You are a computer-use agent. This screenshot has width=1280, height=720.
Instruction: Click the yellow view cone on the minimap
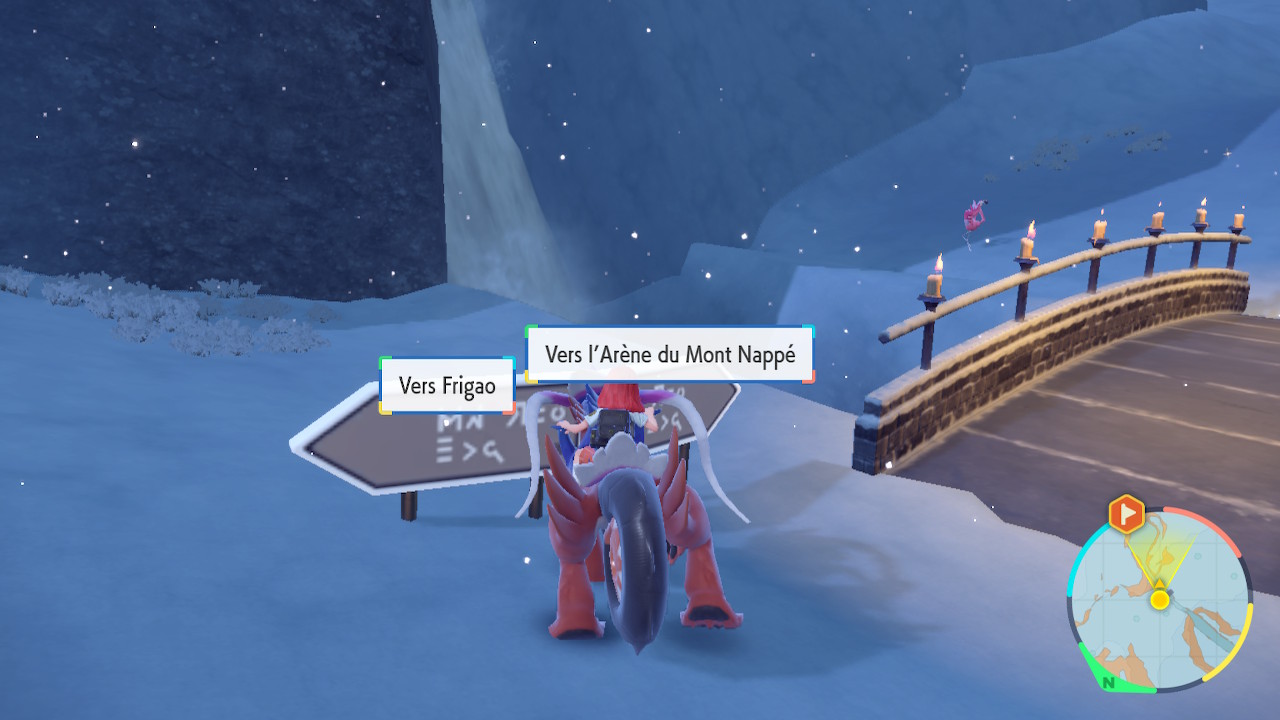1158,555
